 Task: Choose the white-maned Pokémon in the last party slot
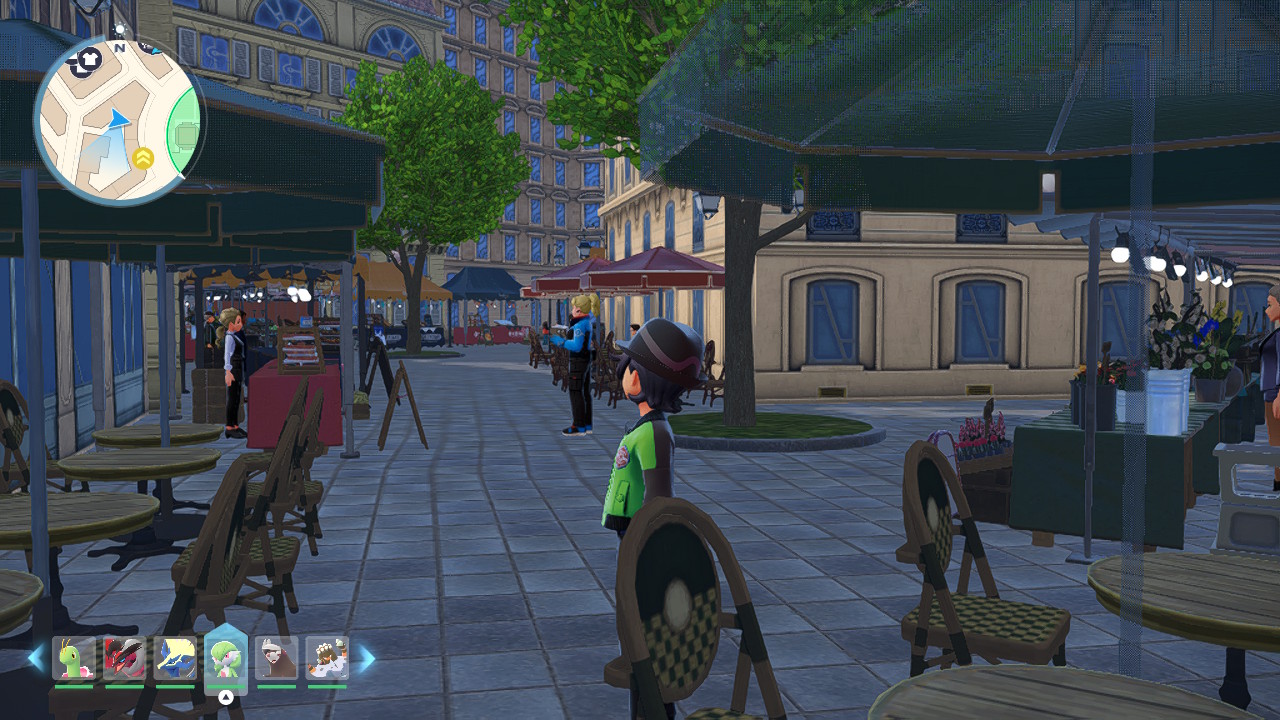[x=327, y=658]
